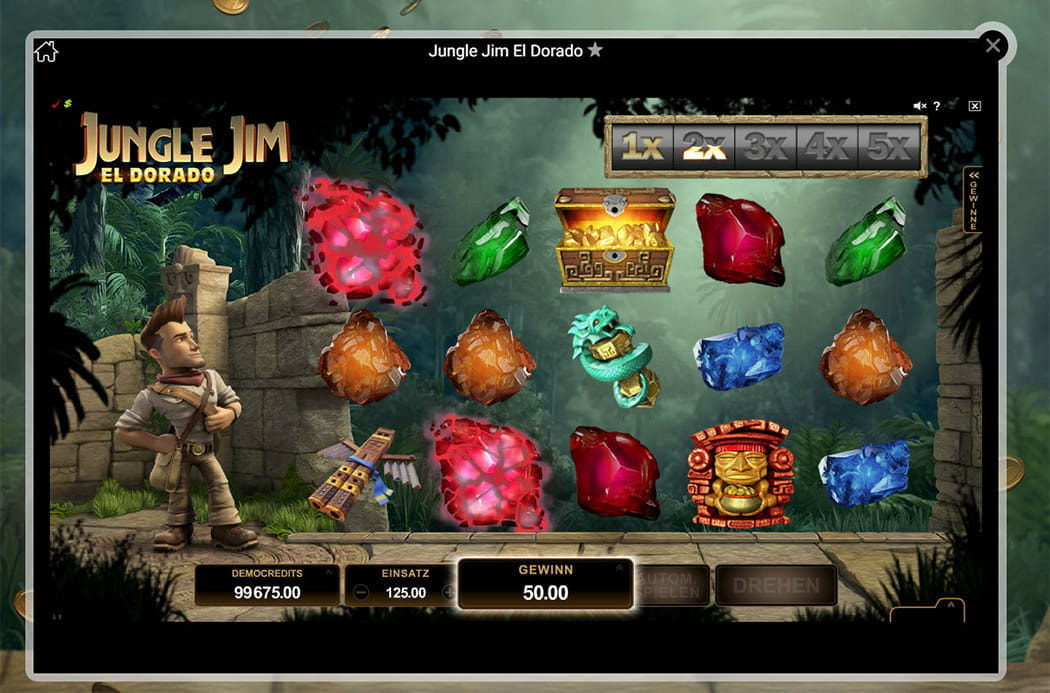
Task: Toggle the muted speaker sound icon
Action: [x=920, y=106]
